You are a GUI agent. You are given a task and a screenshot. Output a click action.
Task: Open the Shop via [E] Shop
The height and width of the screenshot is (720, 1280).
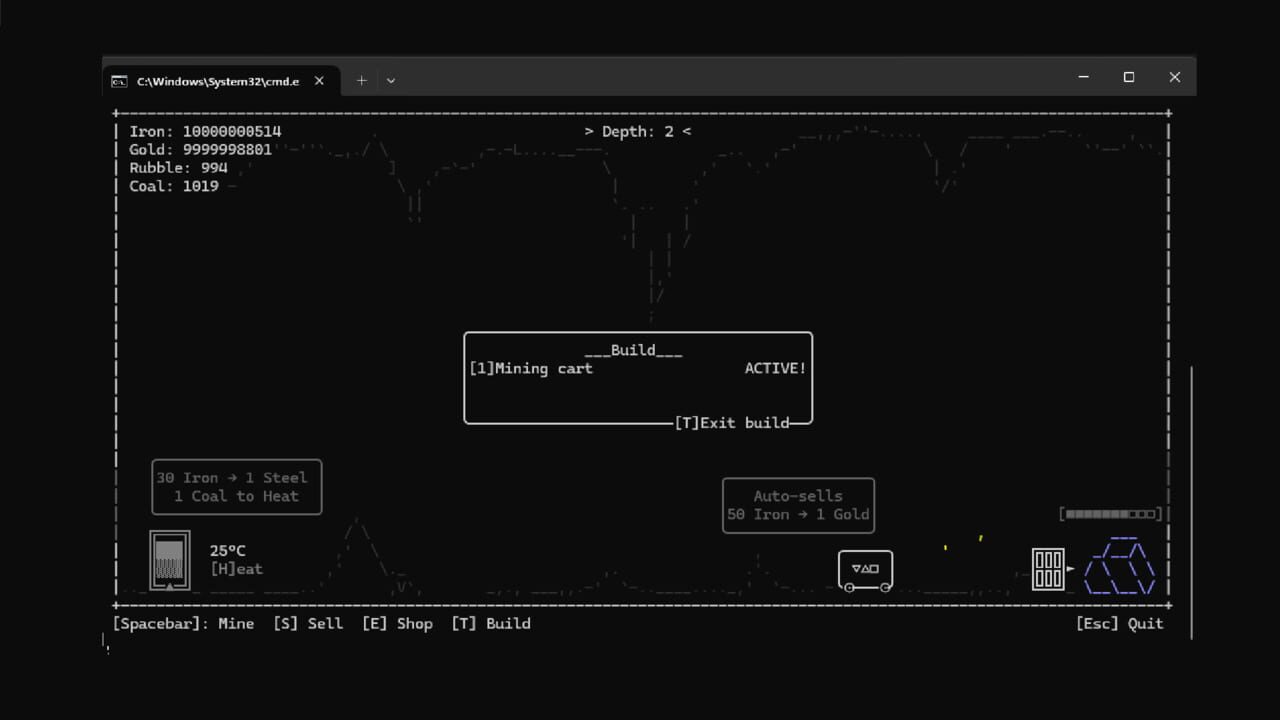pyautogui.click(x=398, y=623)
